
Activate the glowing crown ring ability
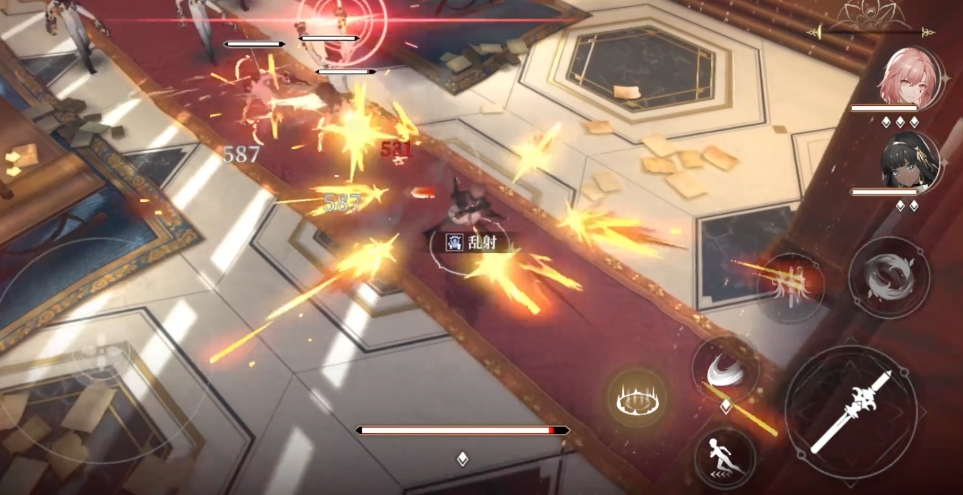coord(638,399)
